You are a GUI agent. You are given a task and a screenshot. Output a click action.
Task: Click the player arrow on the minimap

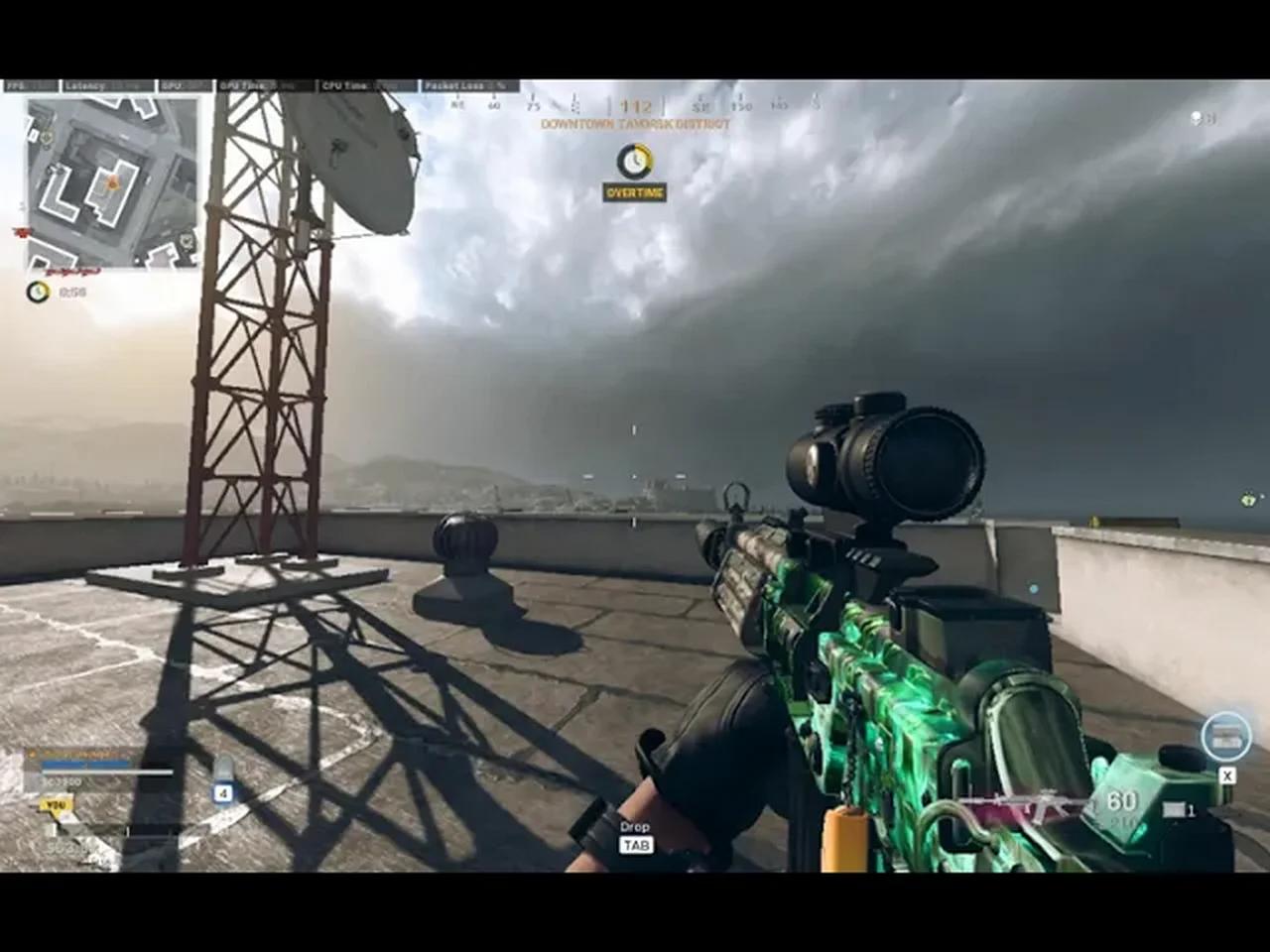click(112, 183)
